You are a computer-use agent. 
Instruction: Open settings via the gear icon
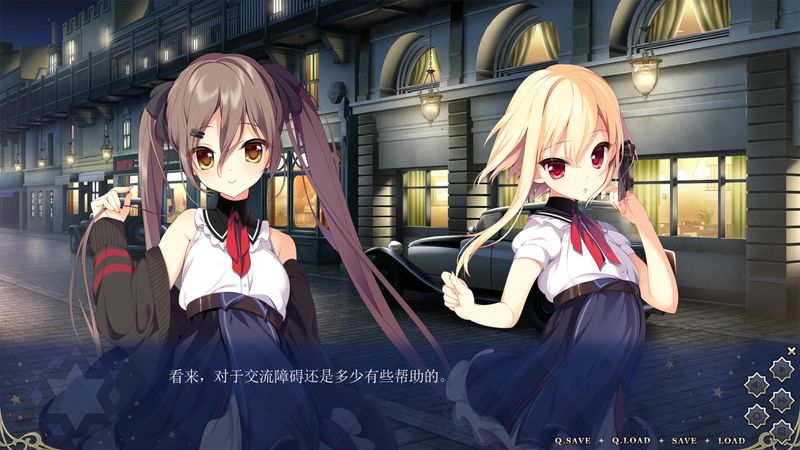point(757,416)
